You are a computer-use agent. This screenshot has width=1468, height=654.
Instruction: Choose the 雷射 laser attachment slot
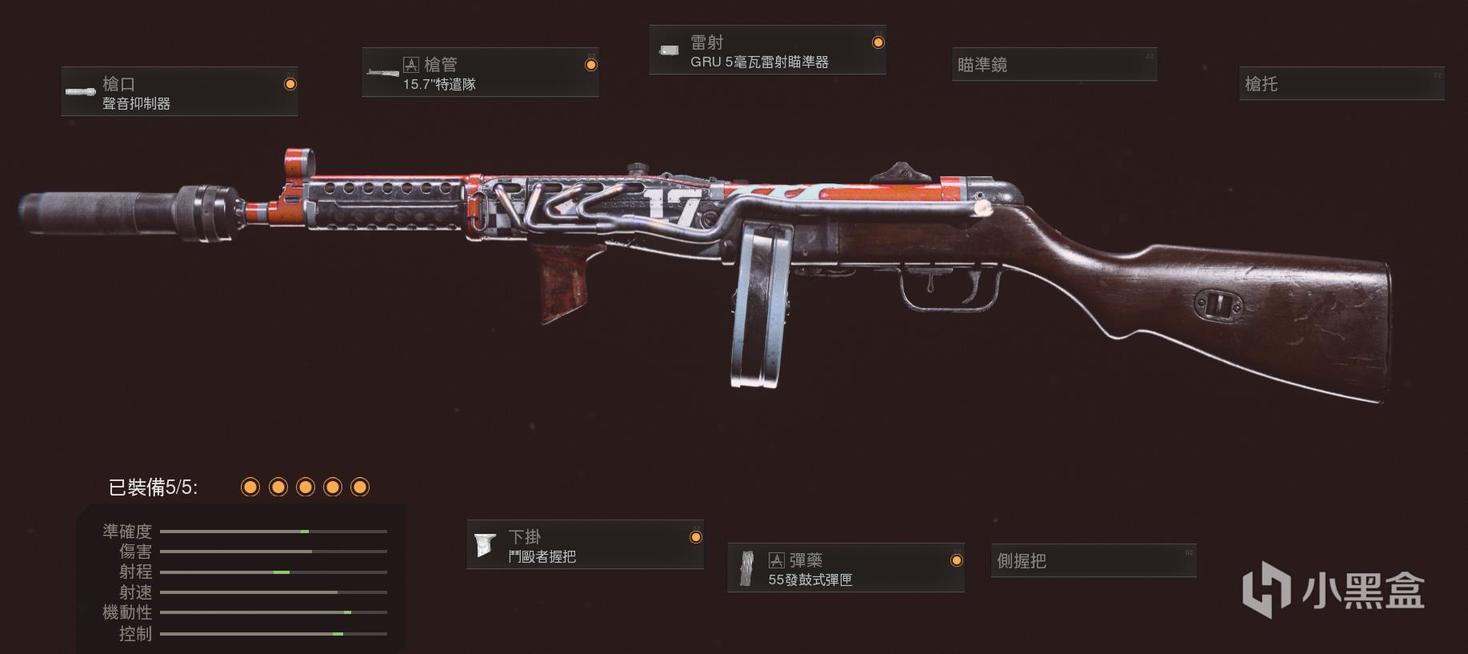click(767, 51)
